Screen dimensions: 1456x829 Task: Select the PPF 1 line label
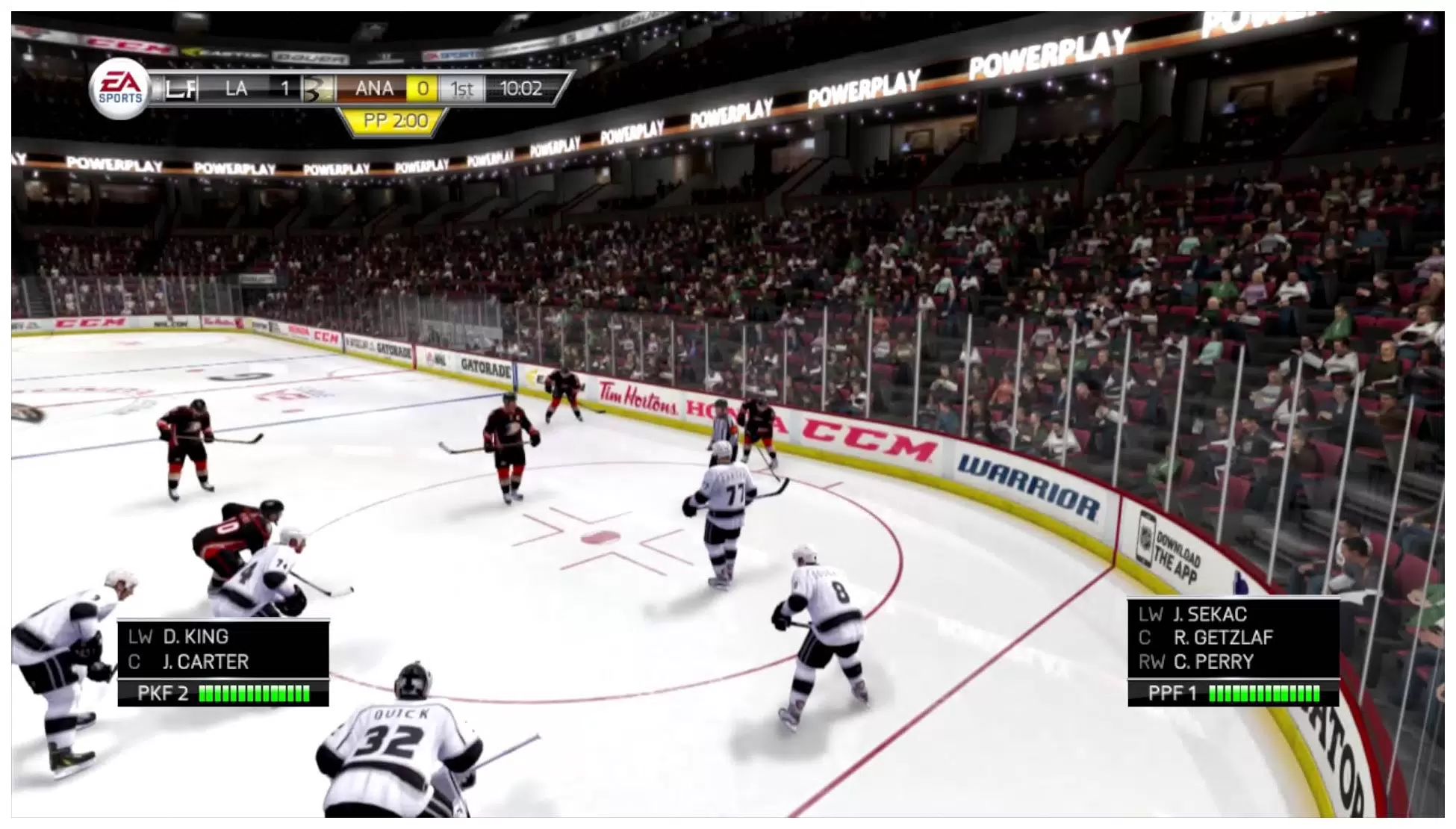coord(1172,694)
